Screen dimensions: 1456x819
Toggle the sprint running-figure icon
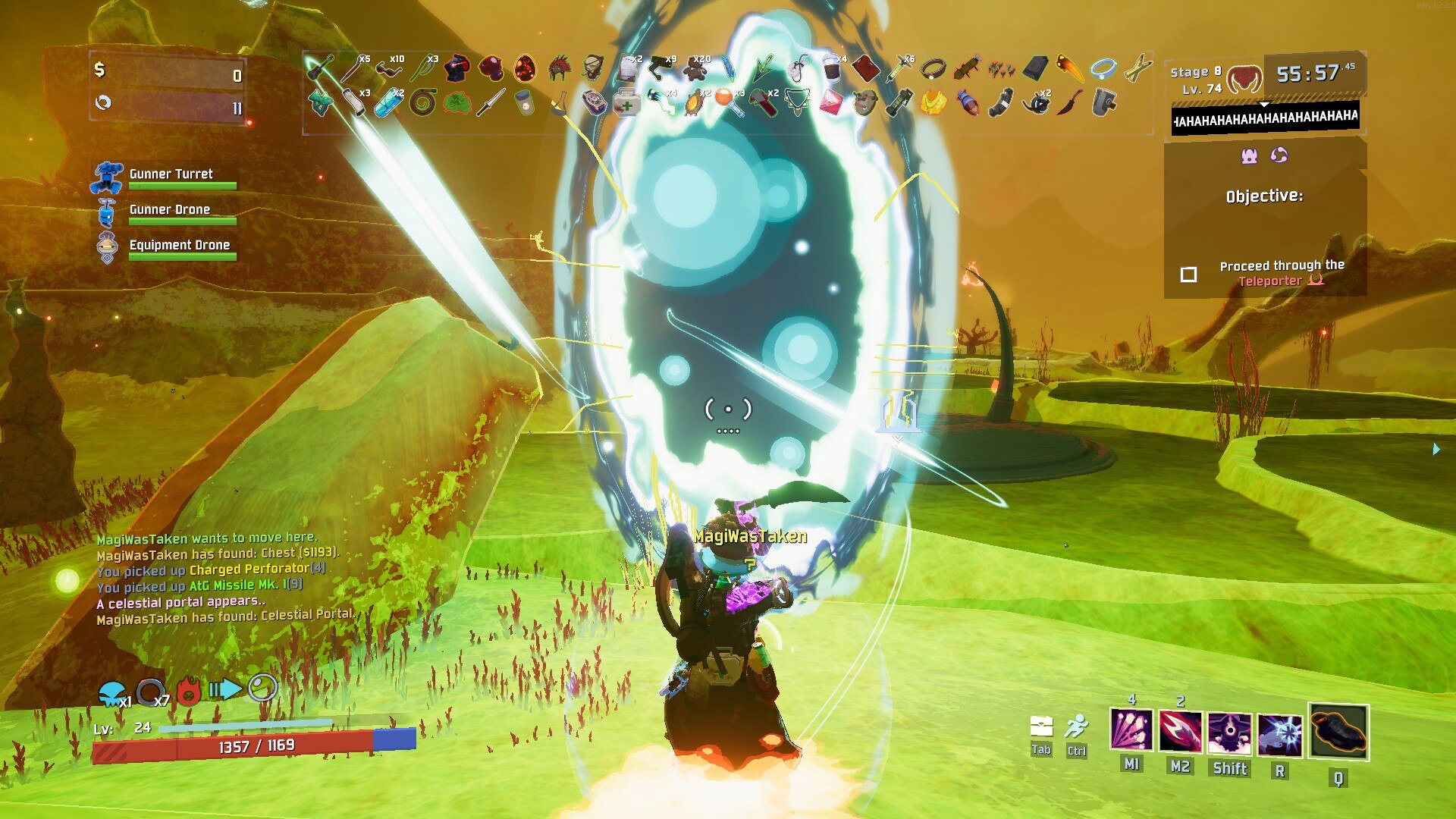pyautogui.click(x=1076, y=728)
